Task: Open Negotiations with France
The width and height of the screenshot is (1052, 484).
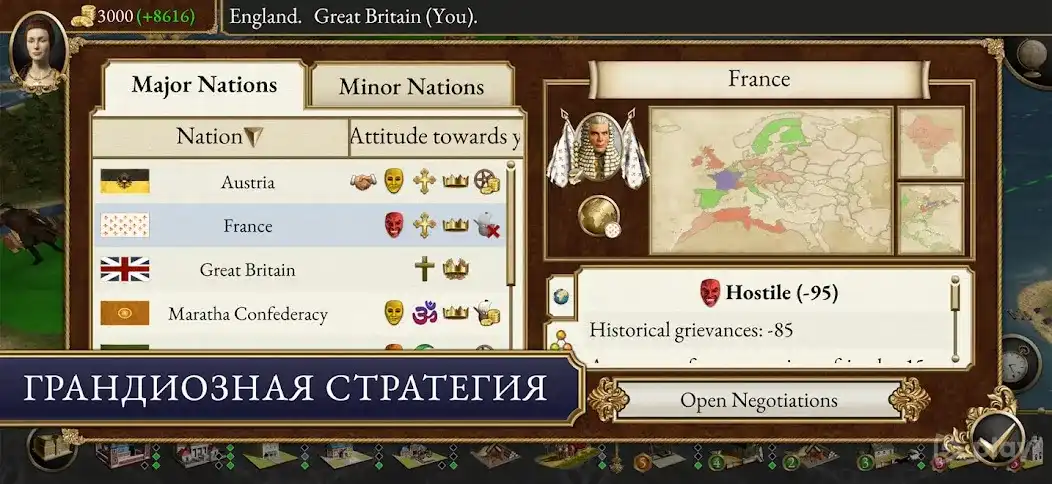Action: click(x=758, y=400)
